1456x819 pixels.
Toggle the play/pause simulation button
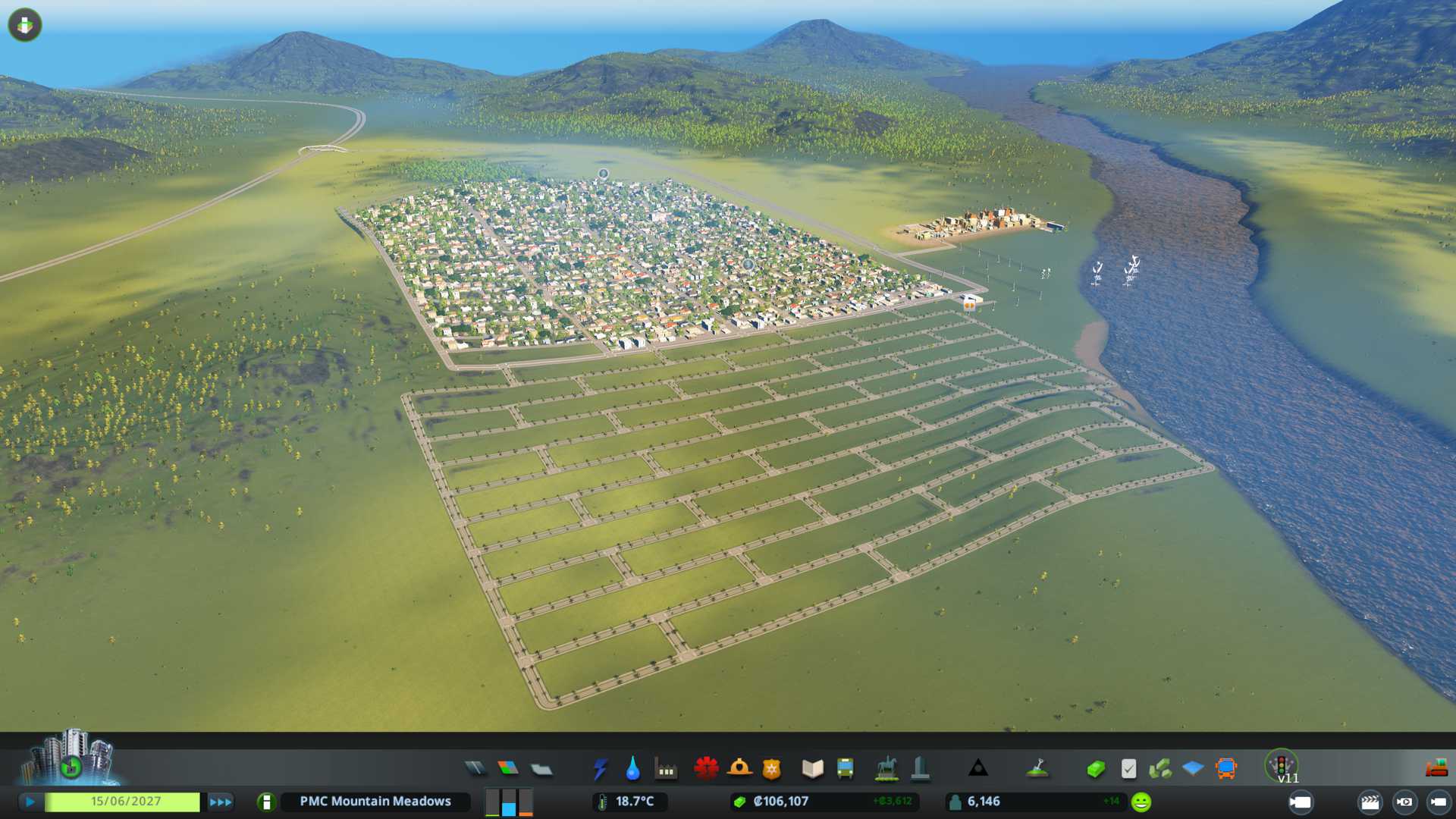[30, 802]
